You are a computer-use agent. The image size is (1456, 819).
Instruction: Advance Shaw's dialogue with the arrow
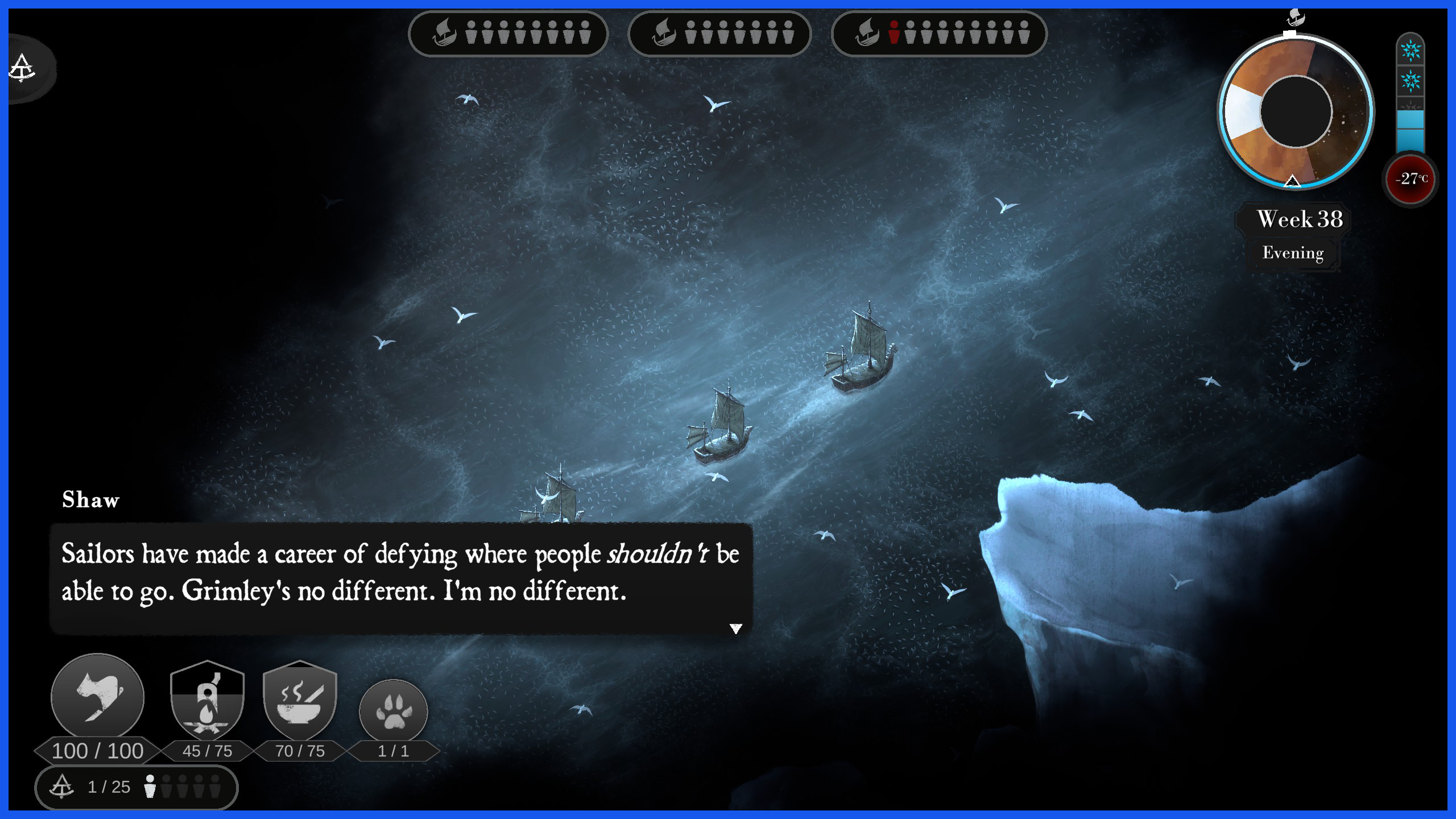(x=736, y=628)
